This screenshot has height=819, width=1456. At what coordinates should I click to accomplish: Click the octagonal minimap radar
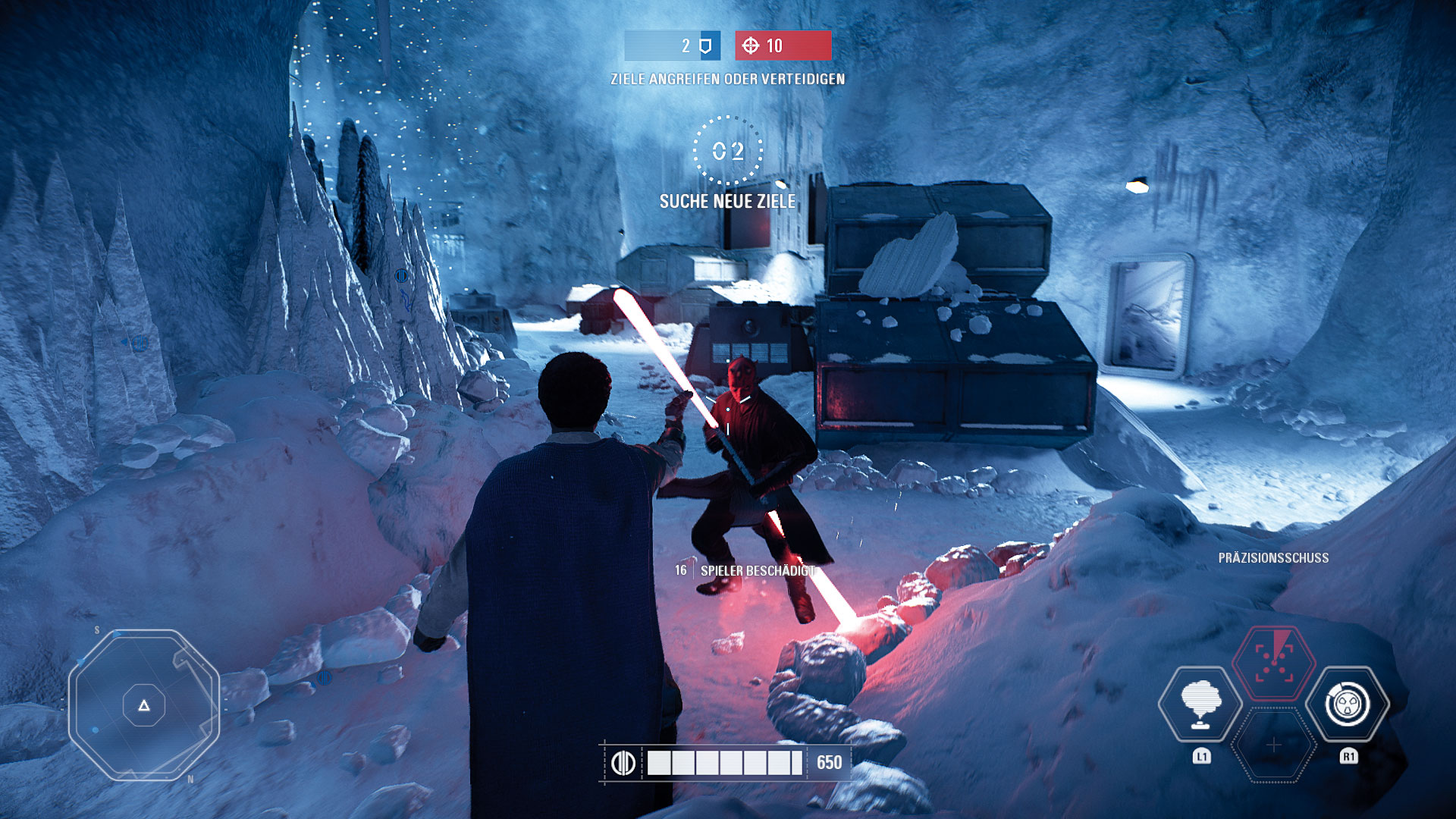[x=144, y=705]
